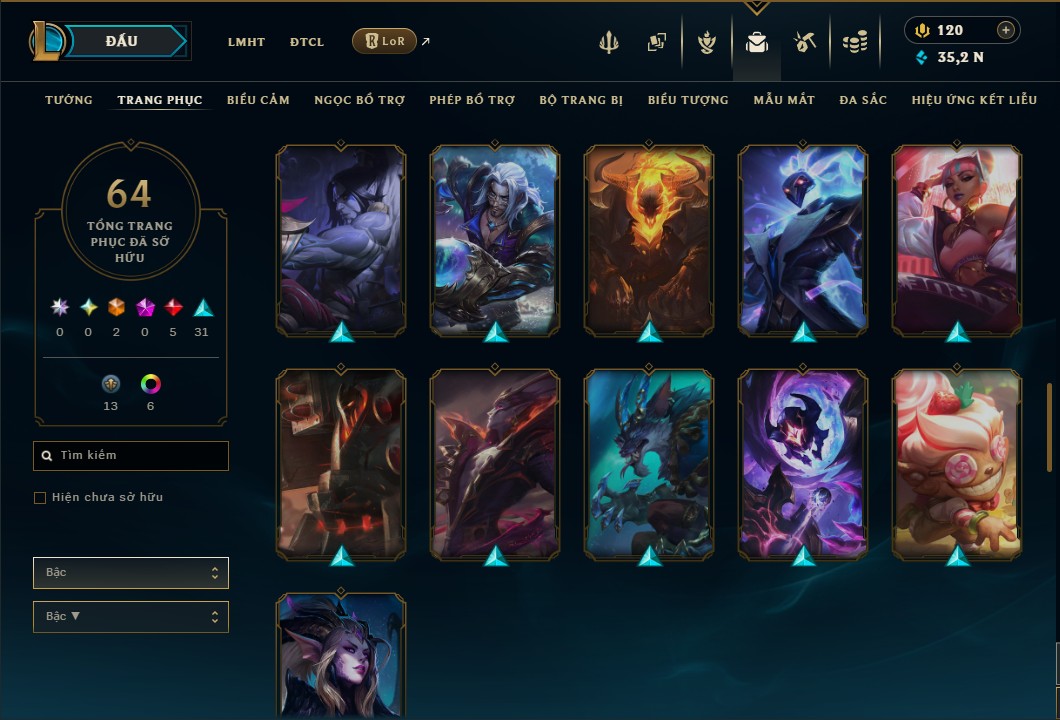This screenshot has height=720, width=1060.
Task: Switch to the TƯỚNG collection tab
Action: click(69, 100)
